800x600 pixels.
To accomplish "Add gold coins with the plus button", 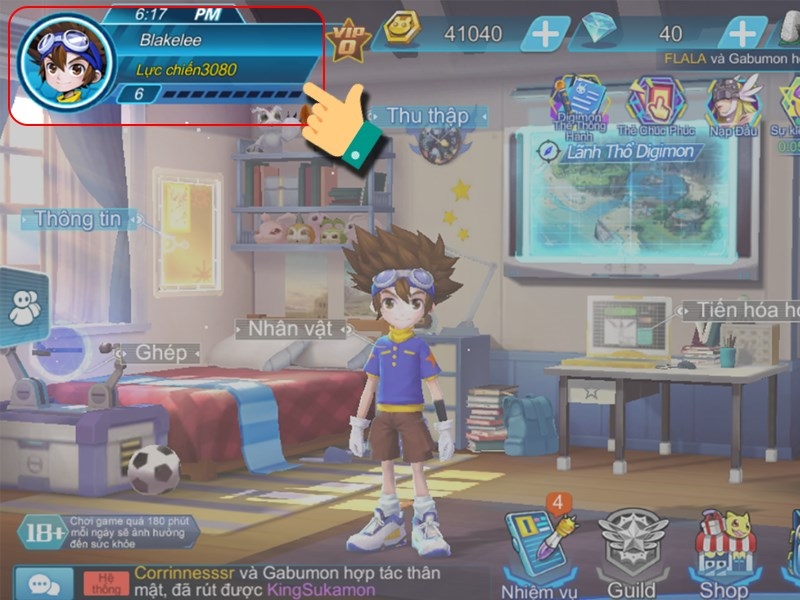I will coord(545,34).
